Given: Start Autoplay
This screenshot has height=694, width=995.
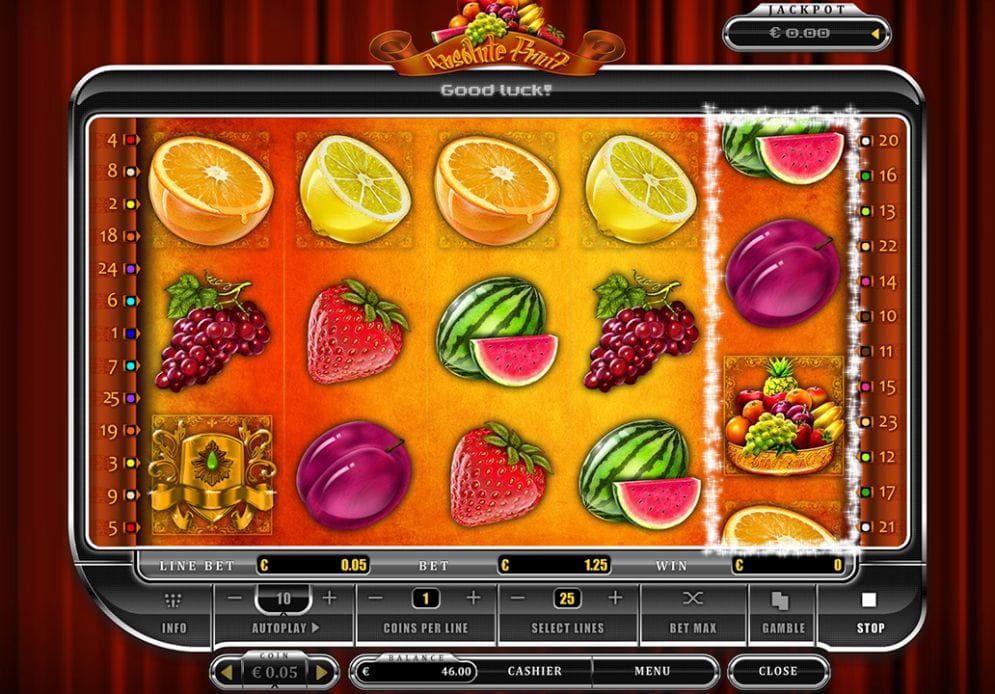Looking at the screenshot, I should [284, 629].
